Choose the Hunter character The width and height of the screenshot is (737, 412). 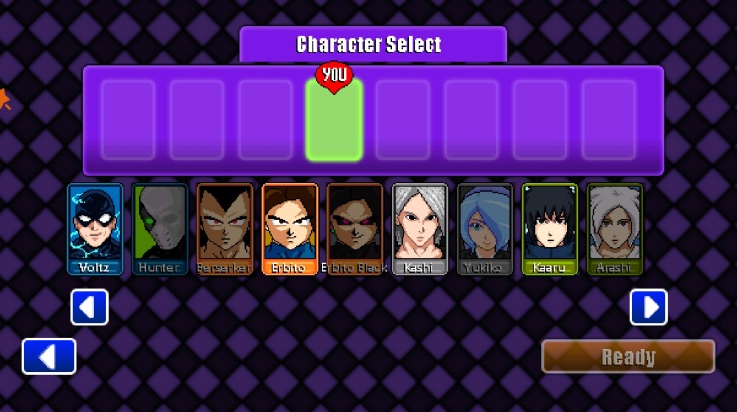point(160,228)
